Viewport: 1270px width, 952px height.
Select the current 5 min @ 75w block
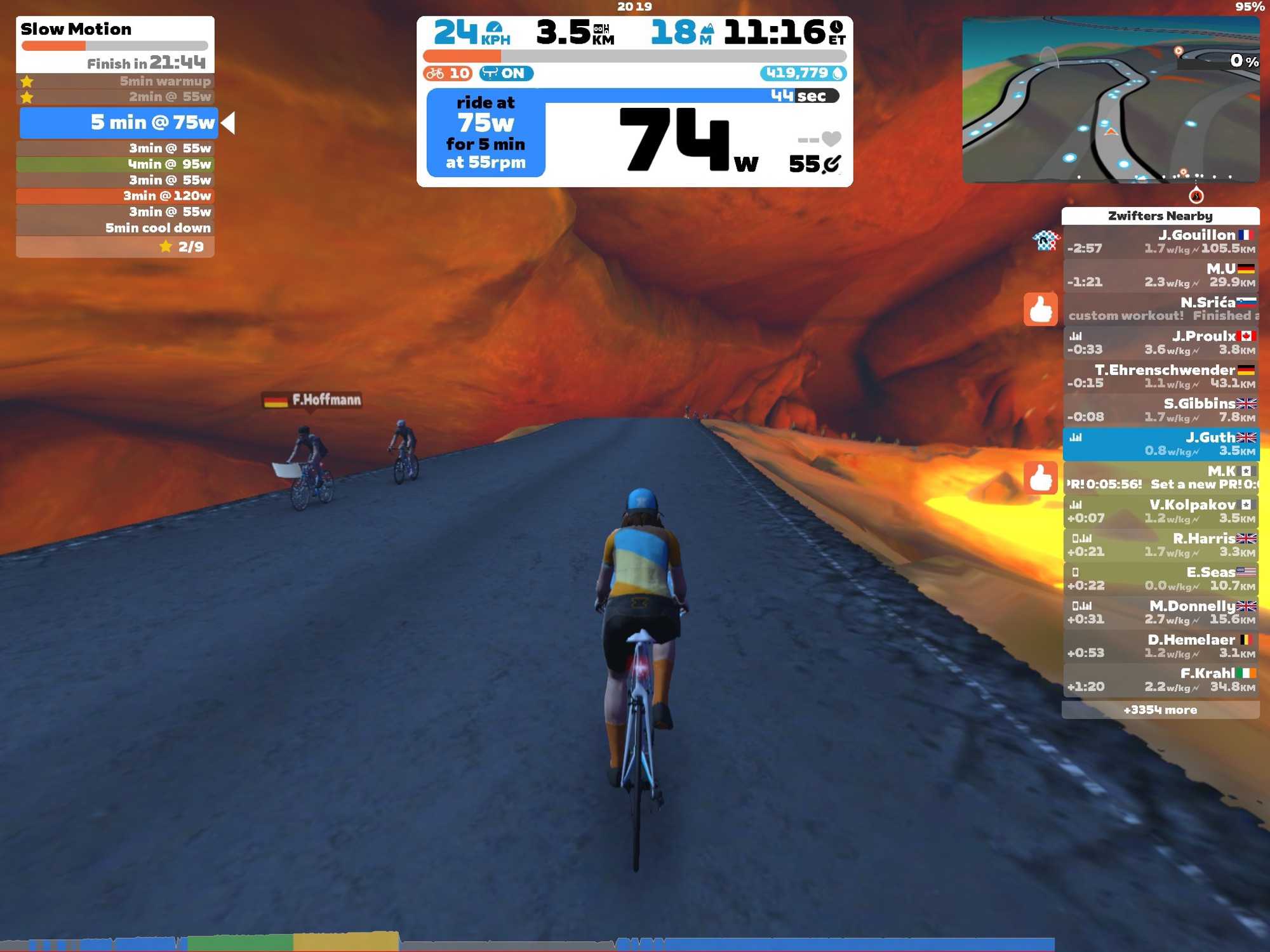pos(119,122)
